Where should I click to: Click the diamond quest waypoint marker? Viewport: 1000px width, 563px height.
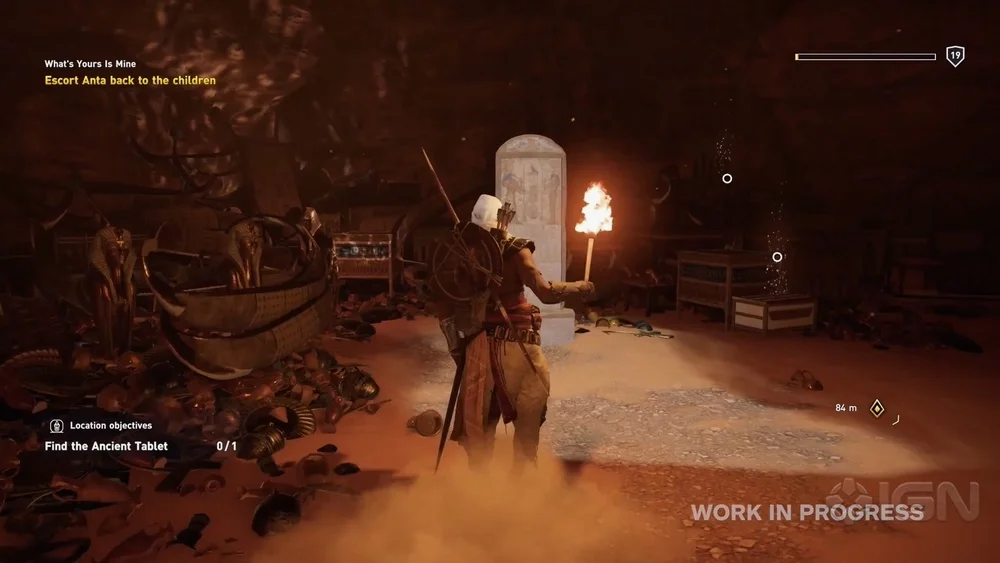(x=877, y=408)
